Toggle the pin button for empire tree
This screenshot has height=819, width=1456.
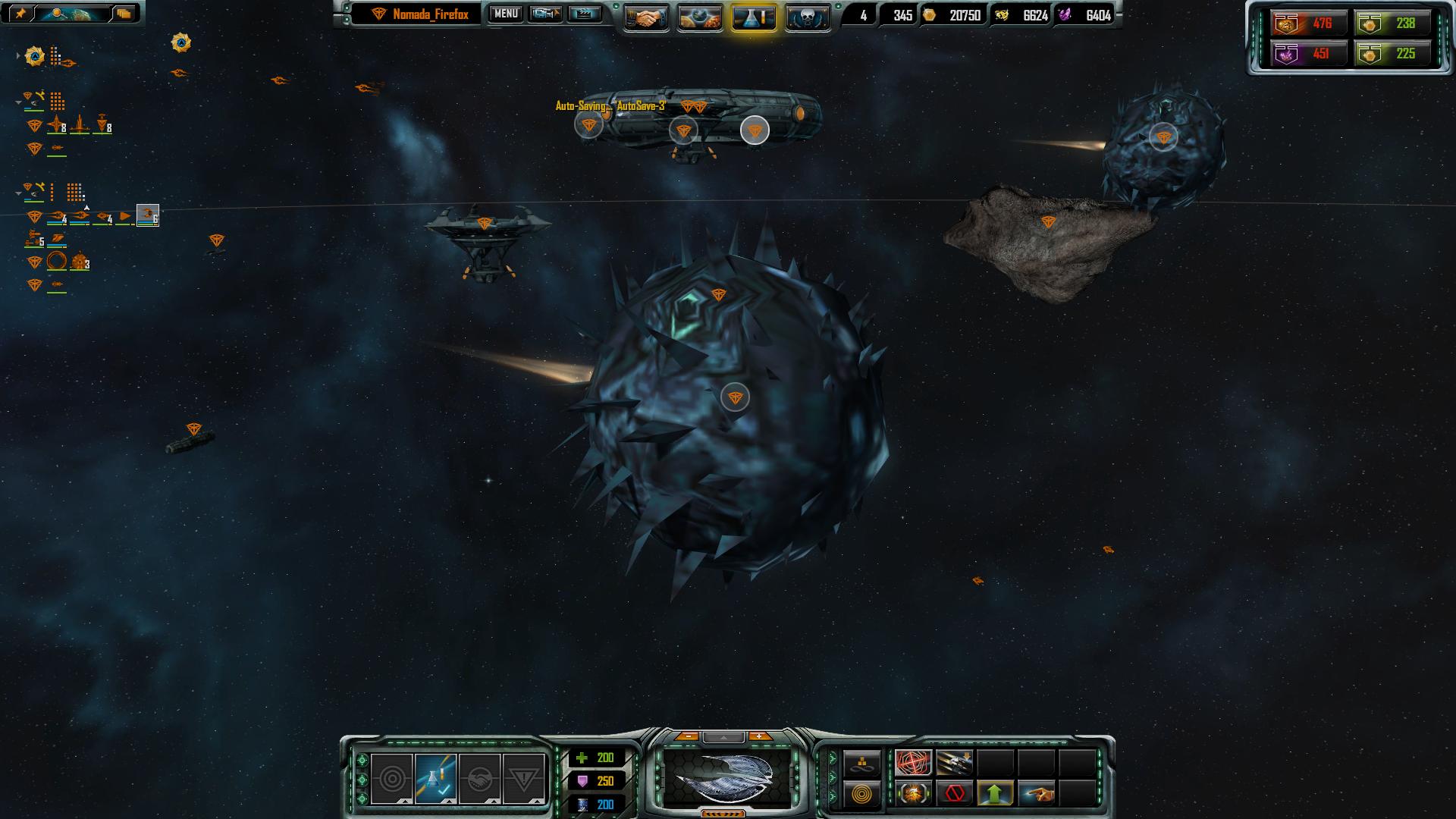(x=20, y=14)
